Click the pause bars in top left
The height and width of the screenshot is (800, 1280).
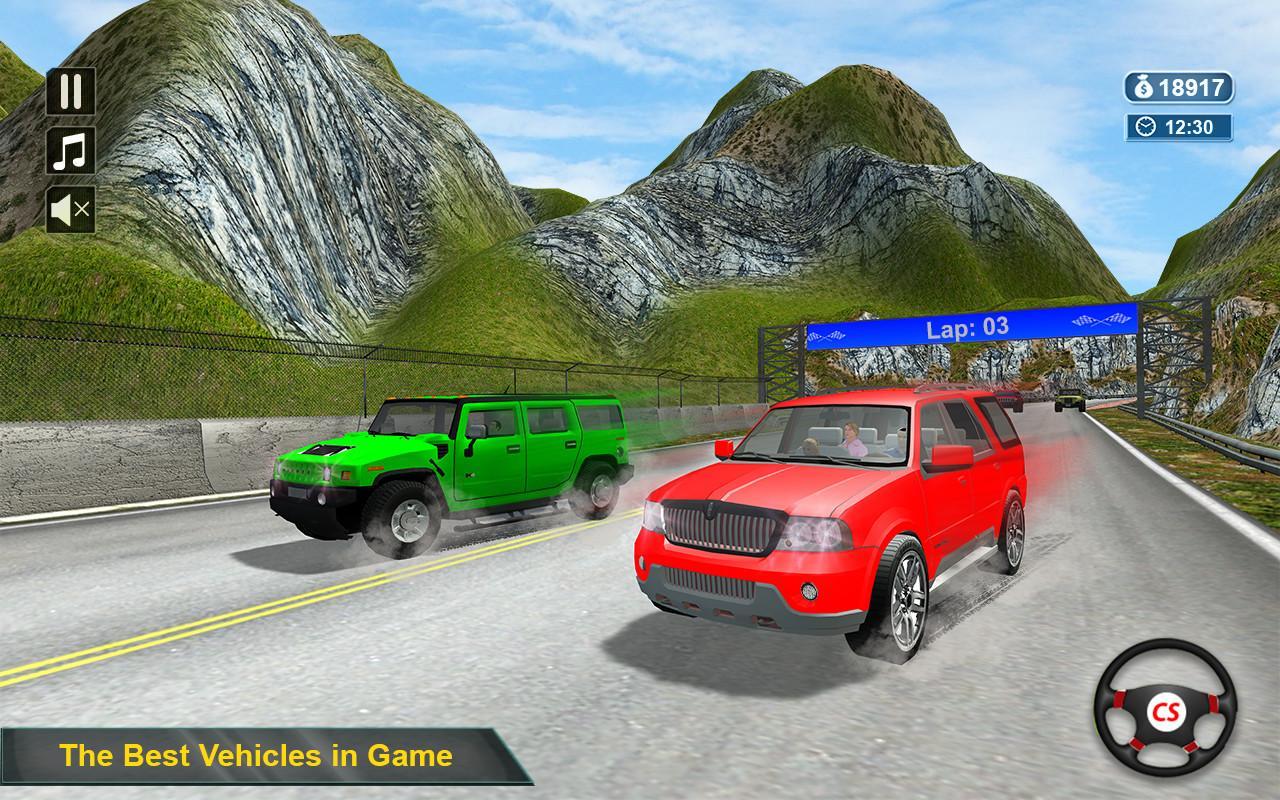pos(68,90)
